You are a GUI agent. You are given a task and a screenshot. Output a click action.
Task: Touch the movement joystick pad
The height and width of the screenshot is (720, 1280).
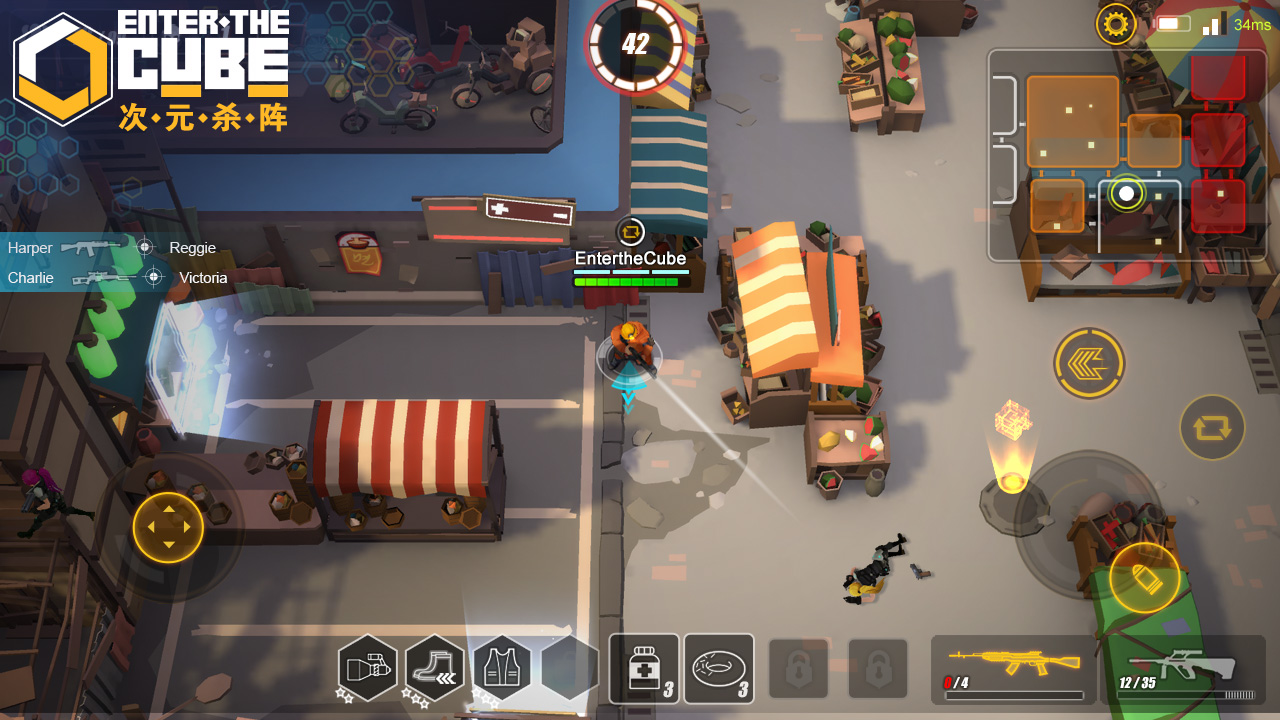pos(168,527)
